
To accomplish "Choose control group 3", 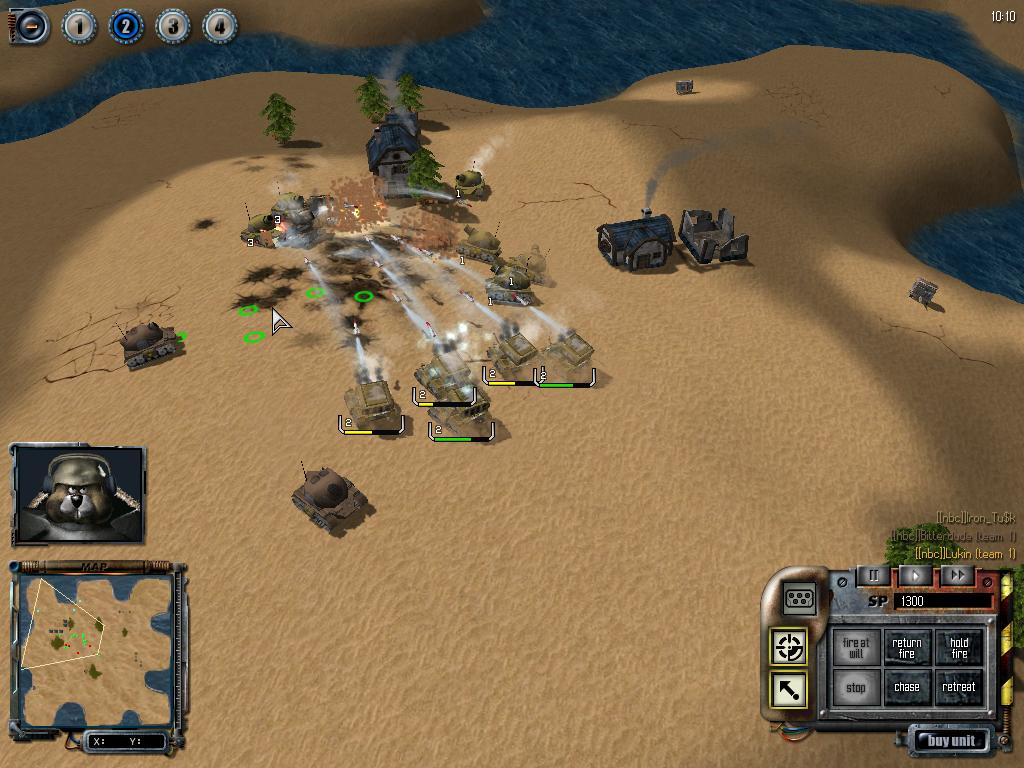I will coord(172,26).
